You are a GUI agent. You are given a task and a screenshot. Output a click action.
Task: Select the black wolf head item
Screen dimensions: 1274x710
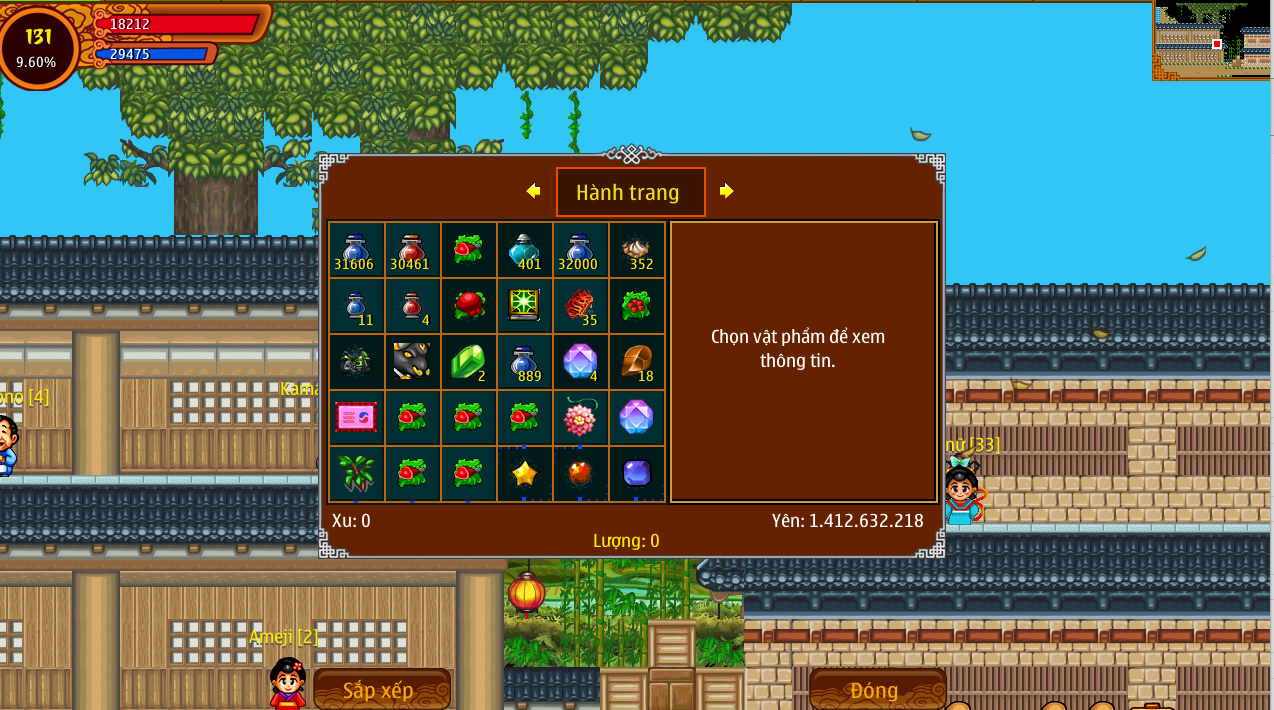pyautogui.click(x=412, y=361)
